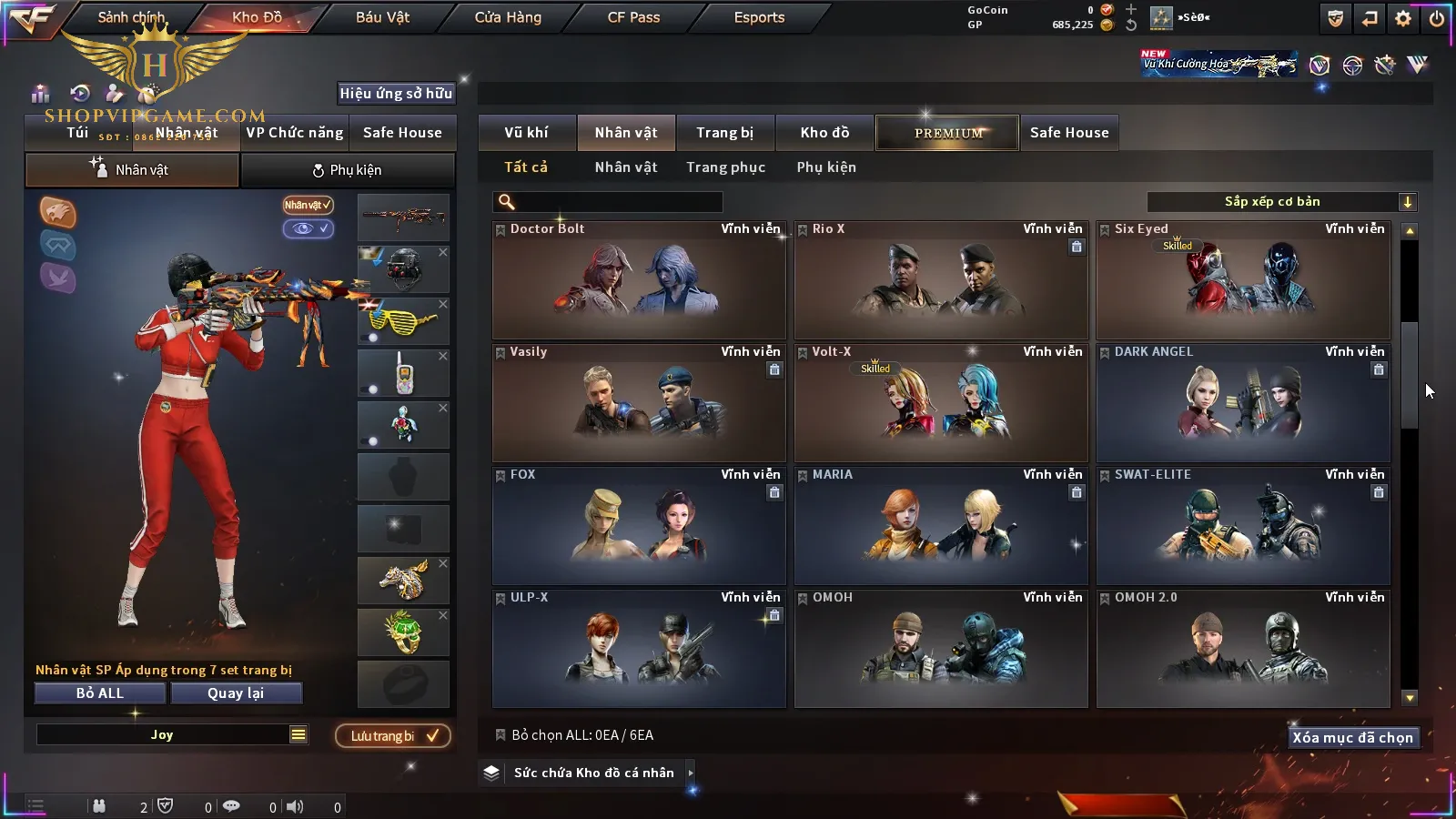This screenshot has height=819, width=1456.
Task: Open the CF Pass page
Action: (x=633, y=17)
